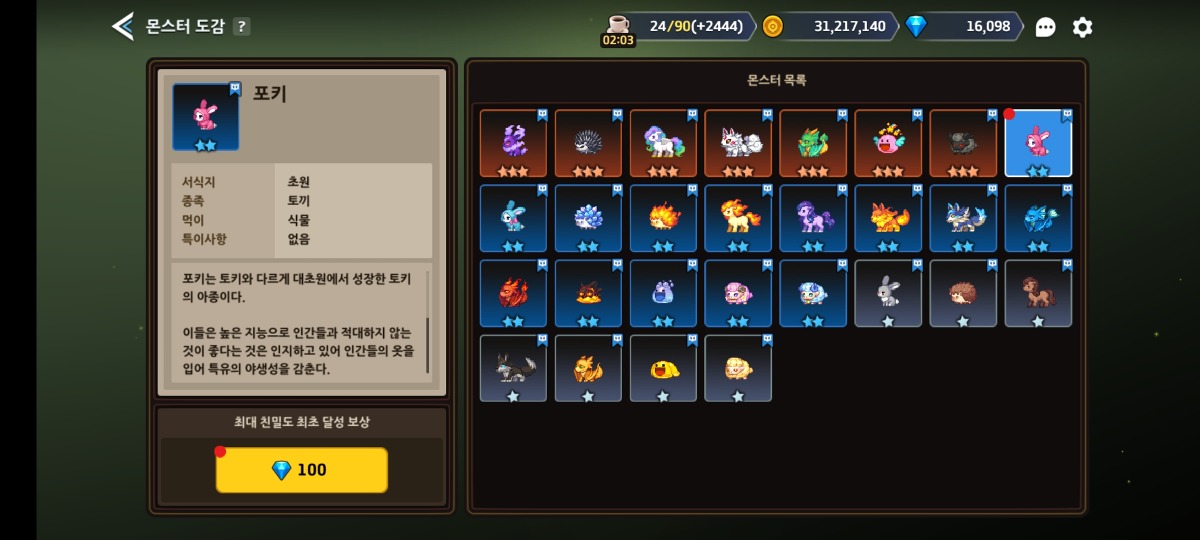1200x540 pixels.
Task: Choose the yellow one-star slime
Action: click(x=663, y=368)
